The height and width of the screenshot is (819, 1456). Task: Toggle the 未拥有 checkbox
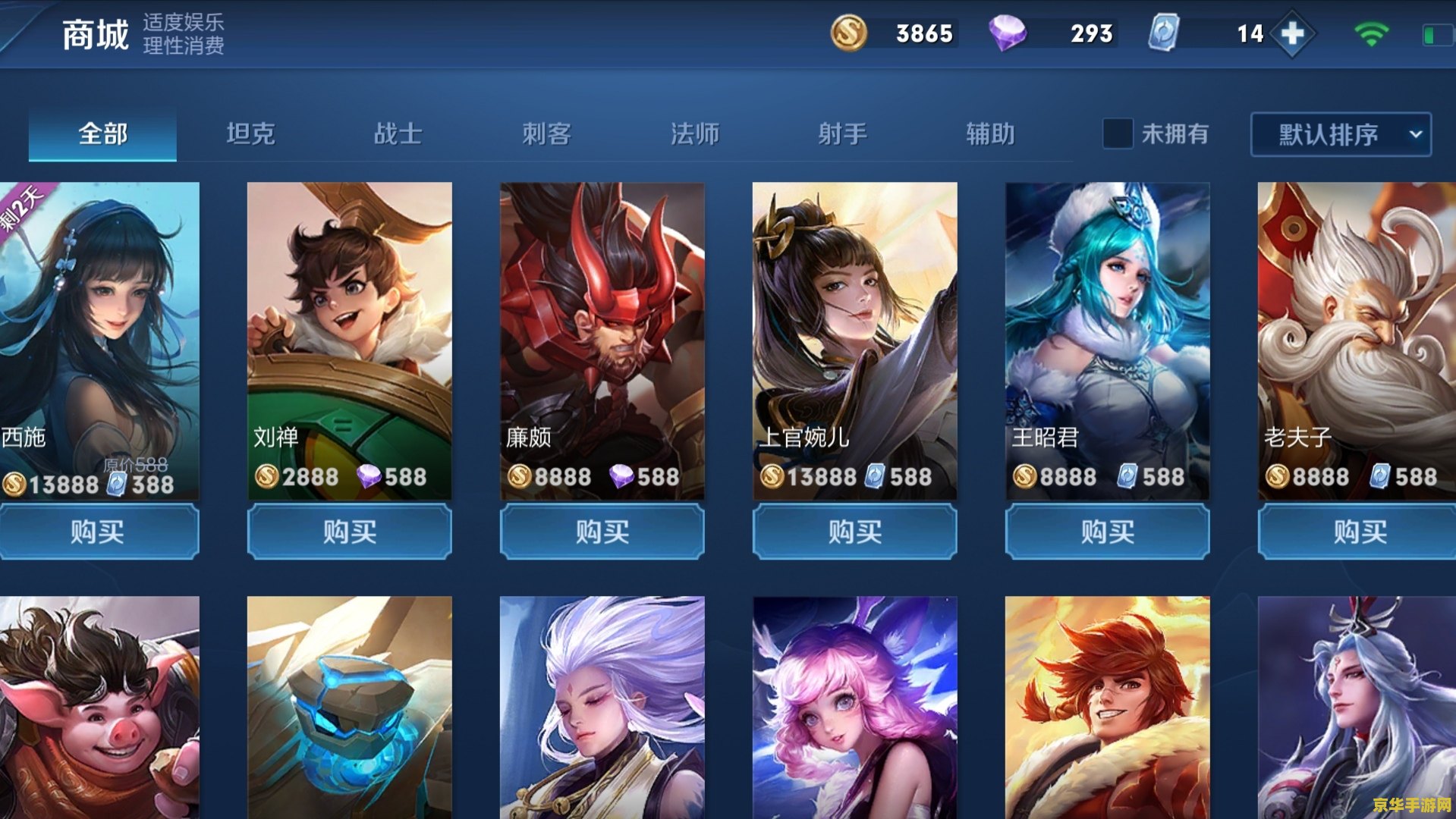(1117, 134)
